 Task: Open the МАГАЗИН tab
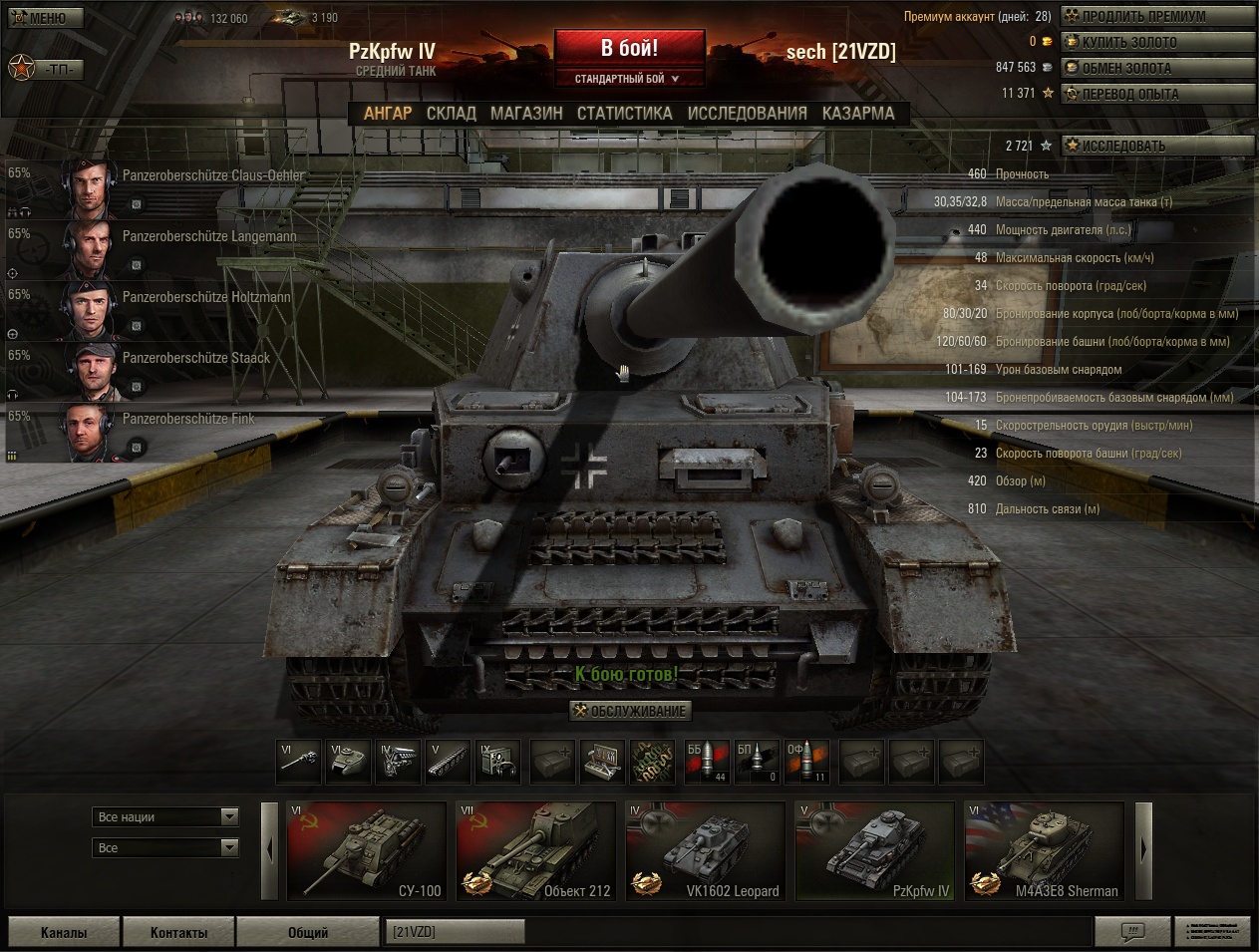526,114
